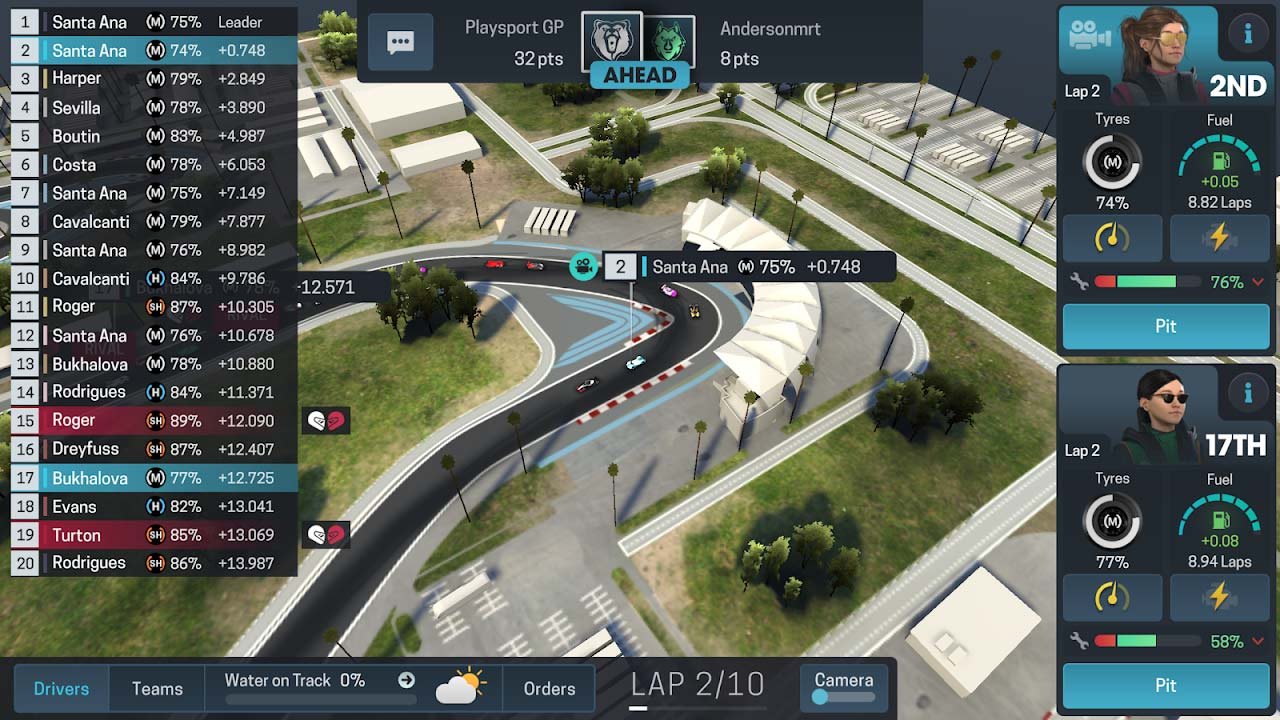
Task: Change driving pace for 2nd place driver
Action: pos(1112,238)
